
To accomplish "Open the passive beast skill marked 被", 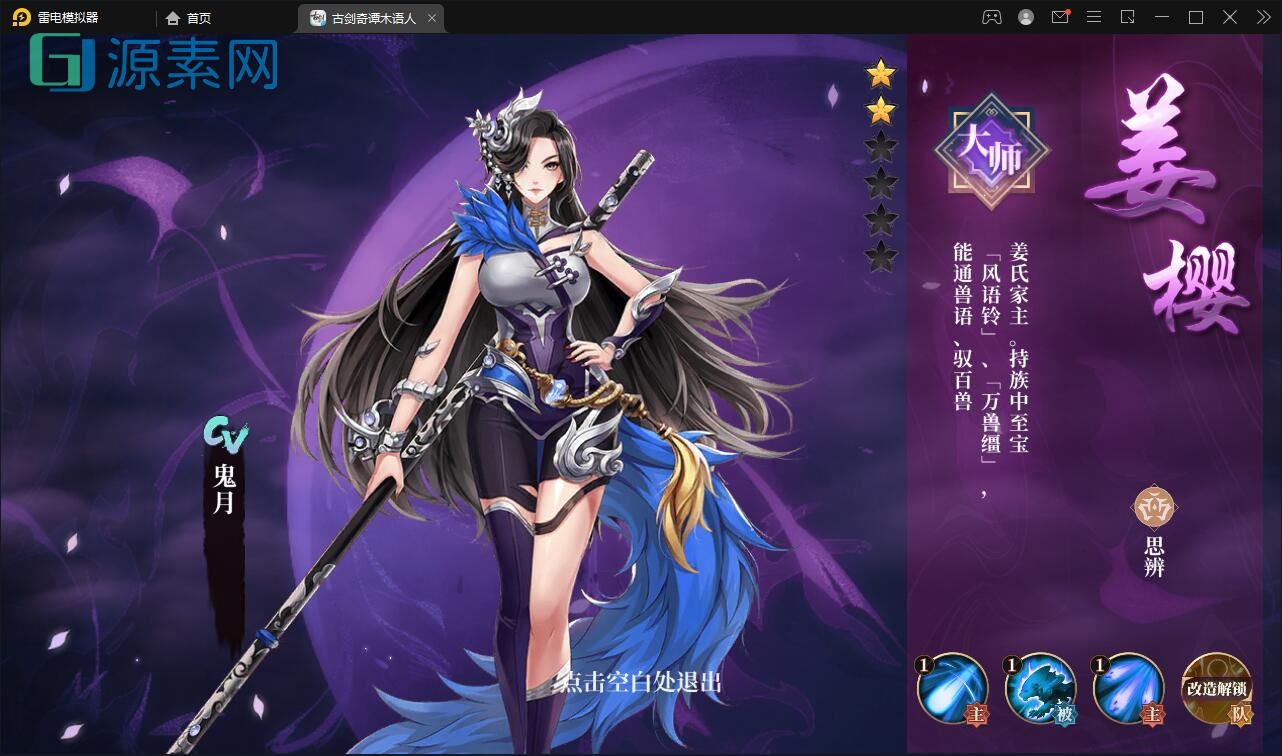I will (1040, 690).
